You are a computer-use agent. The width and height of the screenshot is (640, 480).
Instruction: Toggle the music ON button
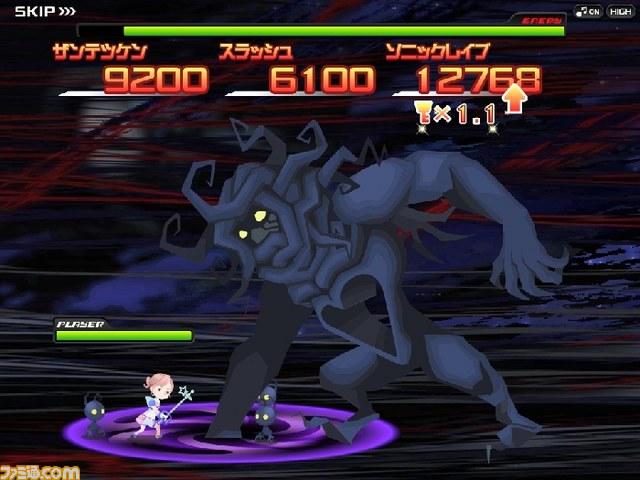pos(586,11)
